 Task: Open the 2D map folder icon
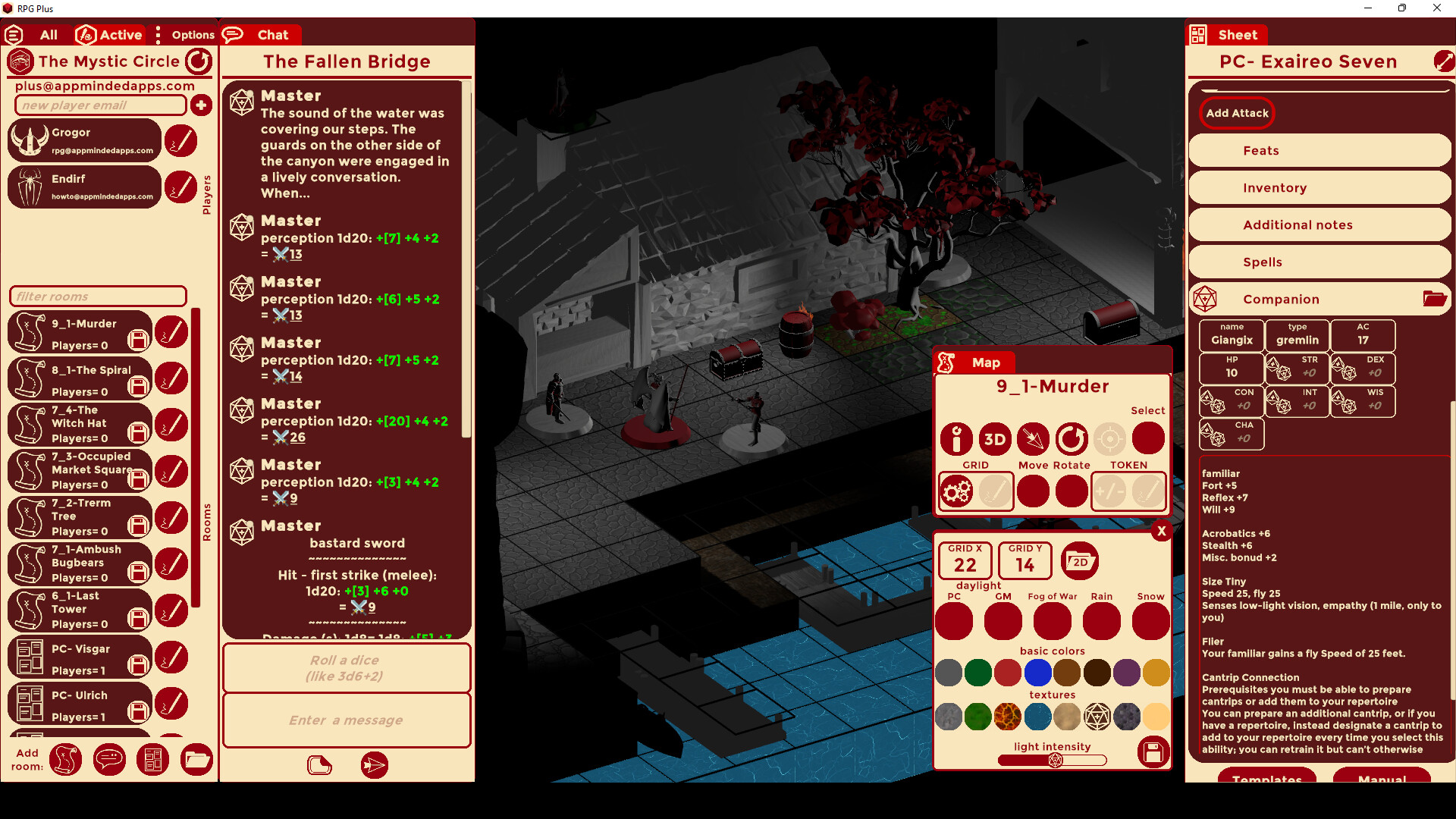pos(1080,561)
